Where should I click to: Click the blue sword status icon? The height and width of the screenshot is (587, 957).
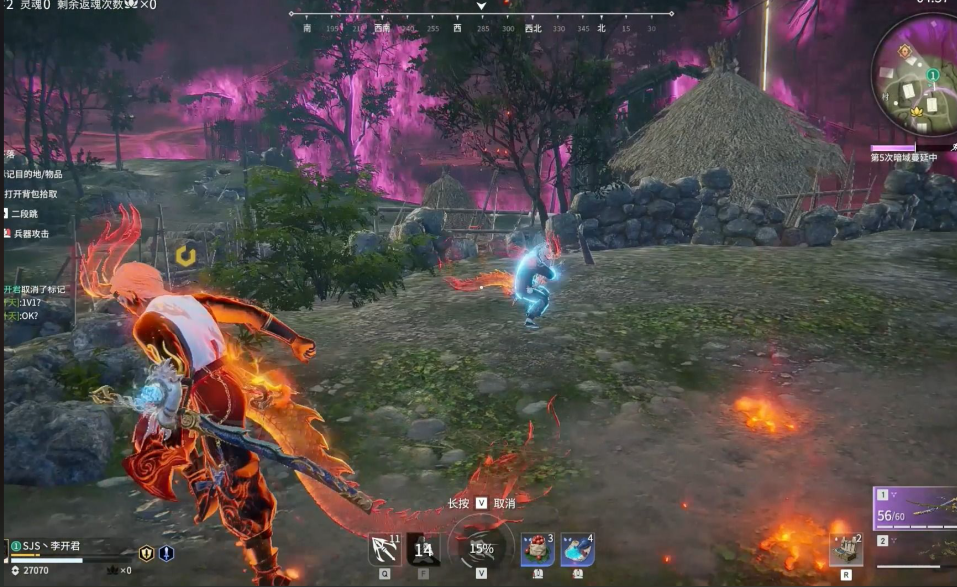click(x=166, y=553)
